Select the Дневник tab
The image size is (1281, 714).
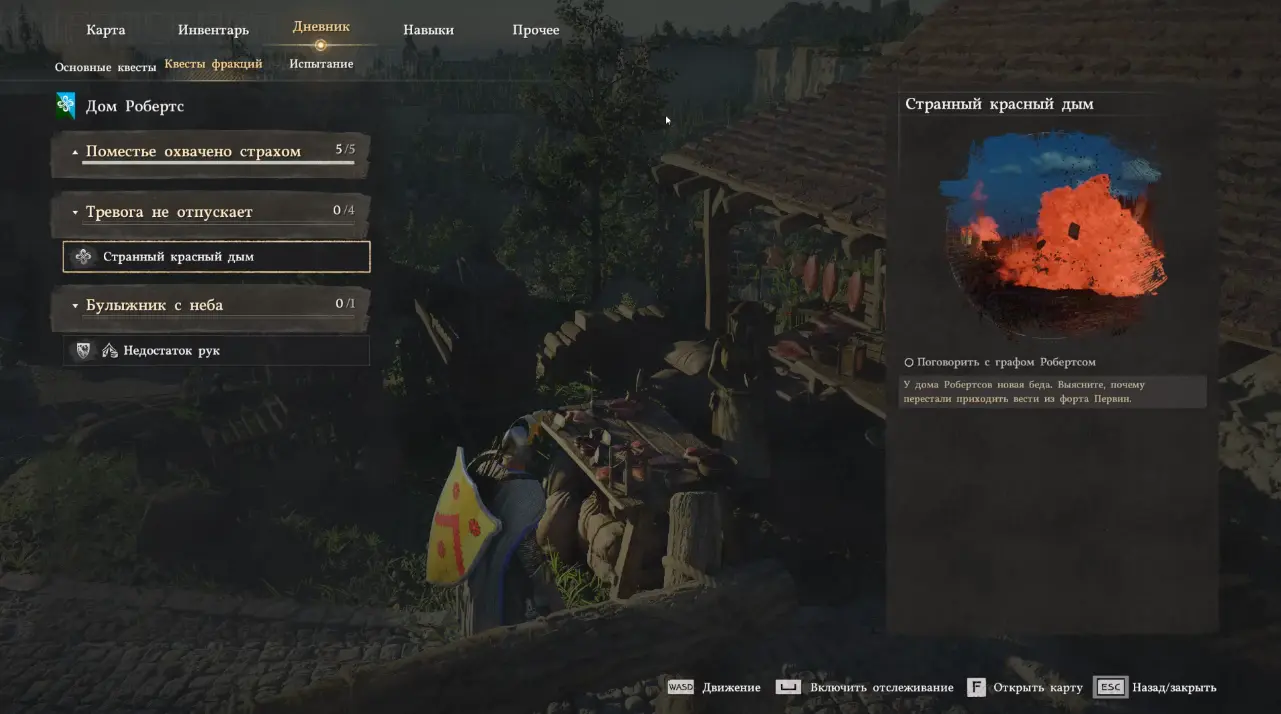[321, 27]
